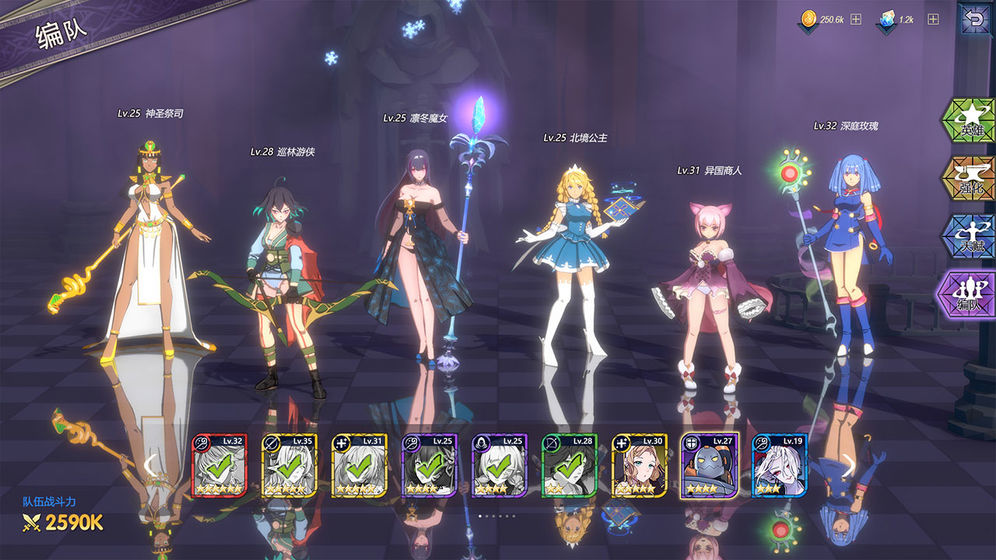
Task: Open the 英雄 heroes tab
Action: [967, 120]
